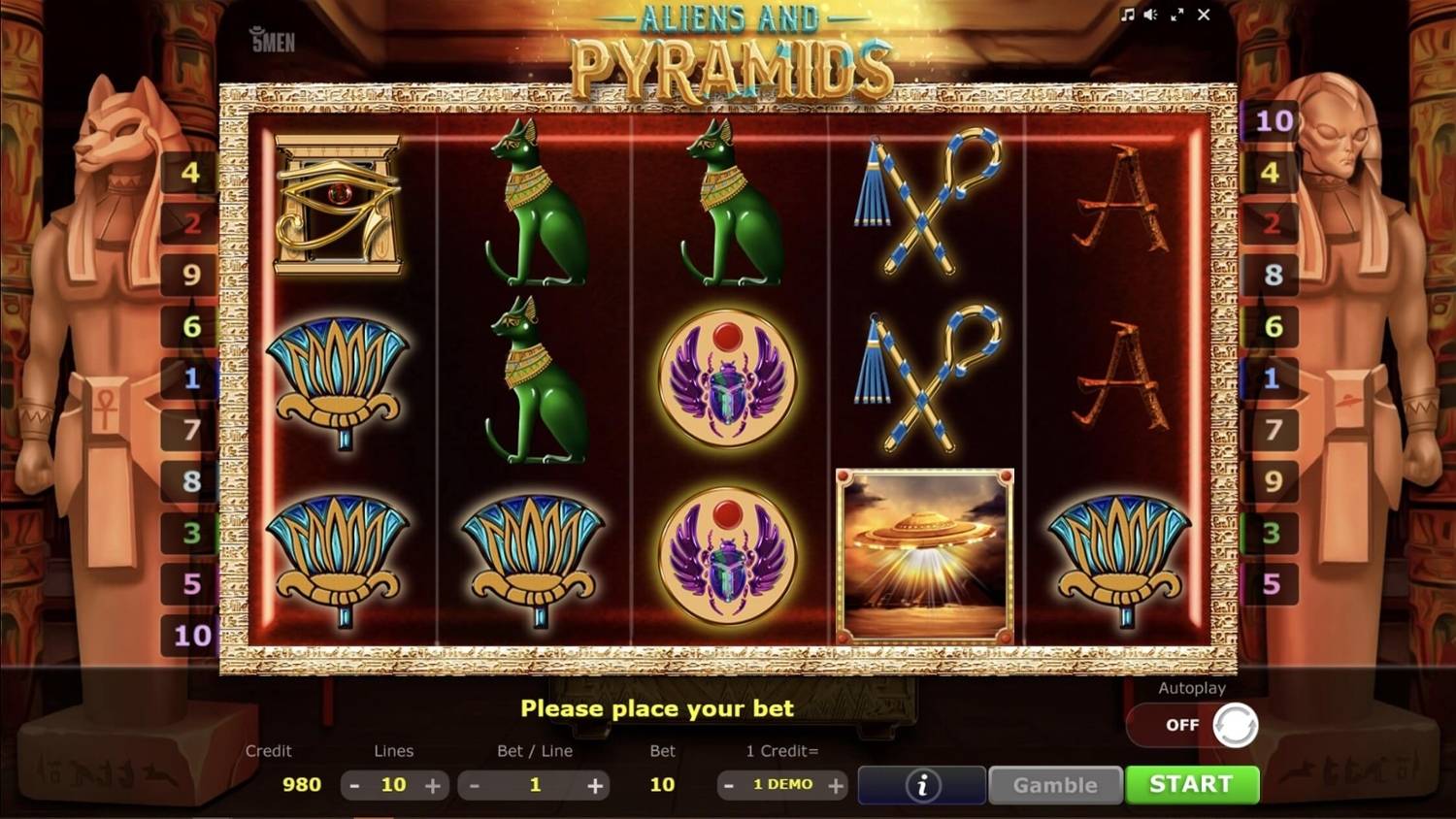The width and height of the screenshot is (1456, 819).
Task: Decrease Bet per Line with the minus stepper
Action: click(x=473, y=785)
